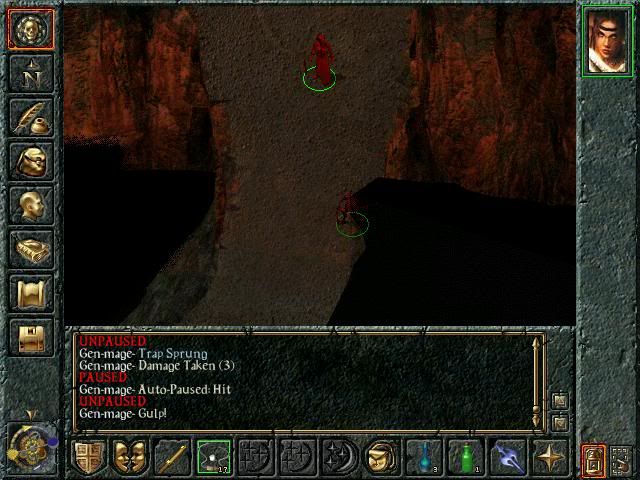Open special abilities with the star button

click(549, 458)
